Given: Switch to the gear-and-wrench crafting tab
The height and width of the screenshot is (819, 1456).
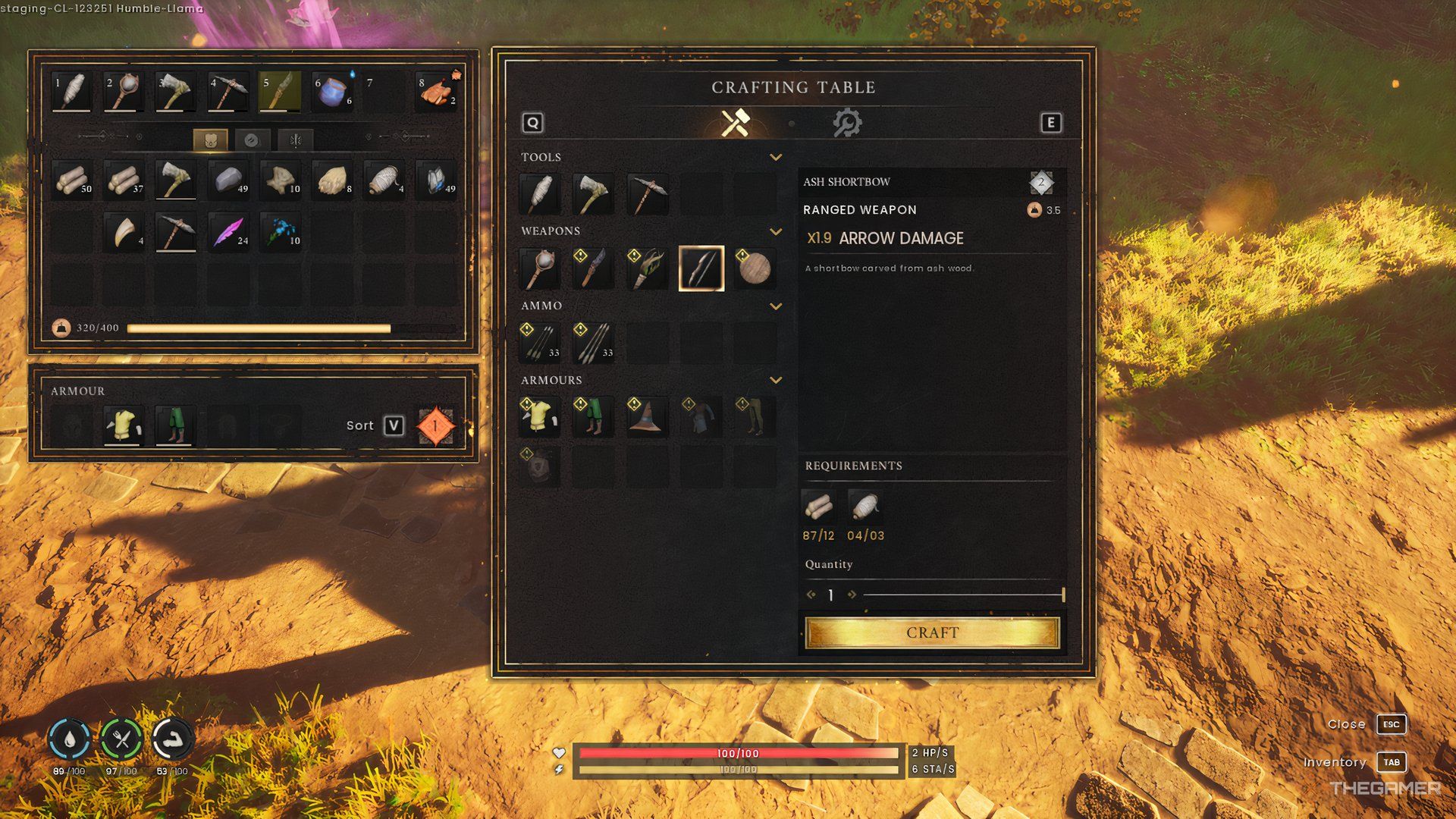Looking at the screenshot, I should [x=846, y=123].
